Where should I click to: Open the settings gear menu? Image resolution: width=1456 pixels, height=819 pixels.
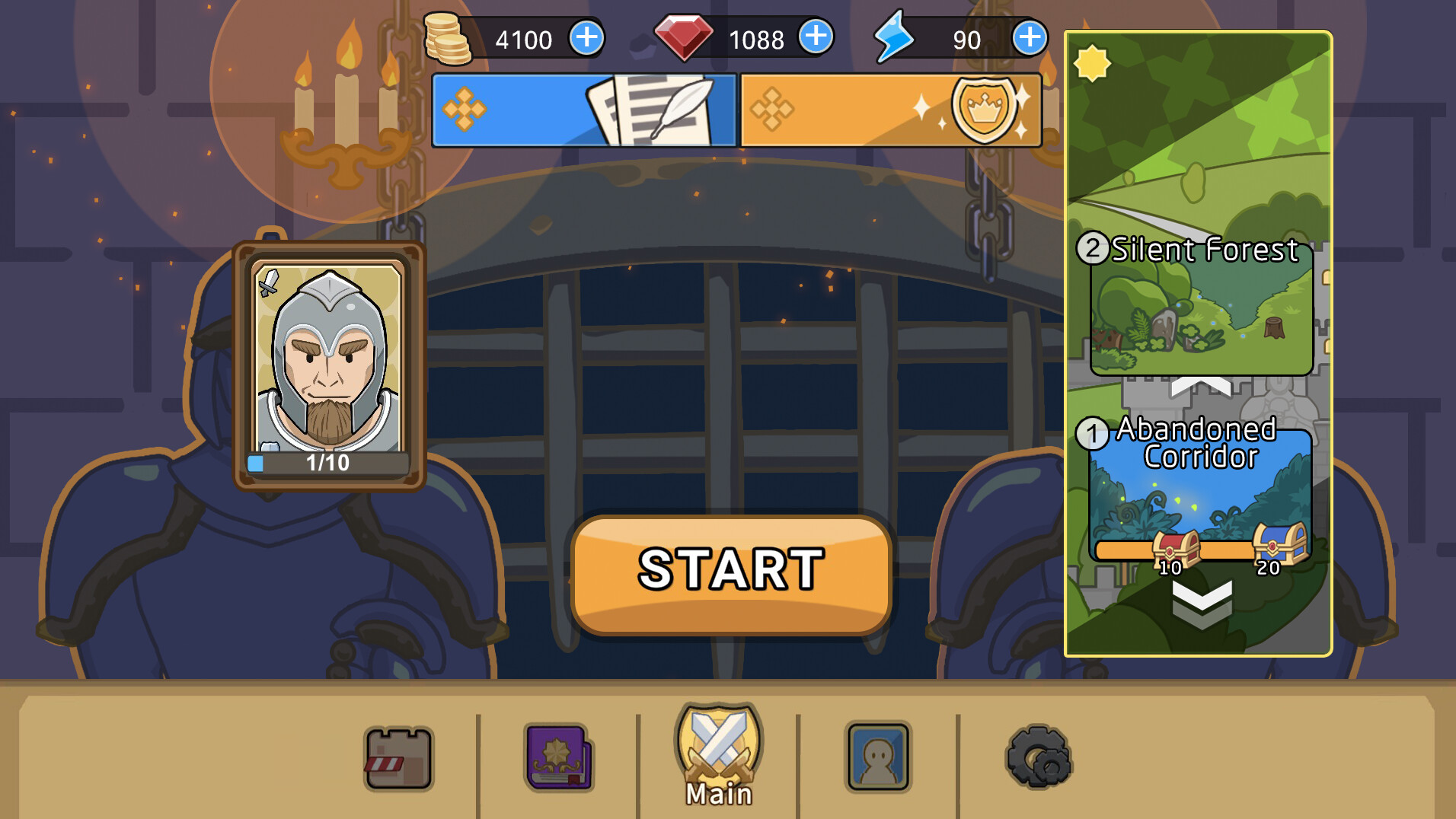tap(1037, 756)
